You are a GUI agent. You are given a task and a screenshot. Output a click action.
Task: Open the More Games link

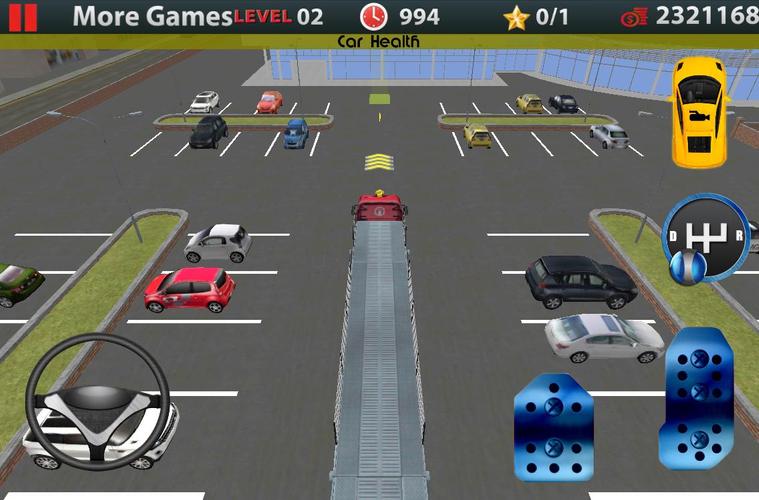[152, 16]
